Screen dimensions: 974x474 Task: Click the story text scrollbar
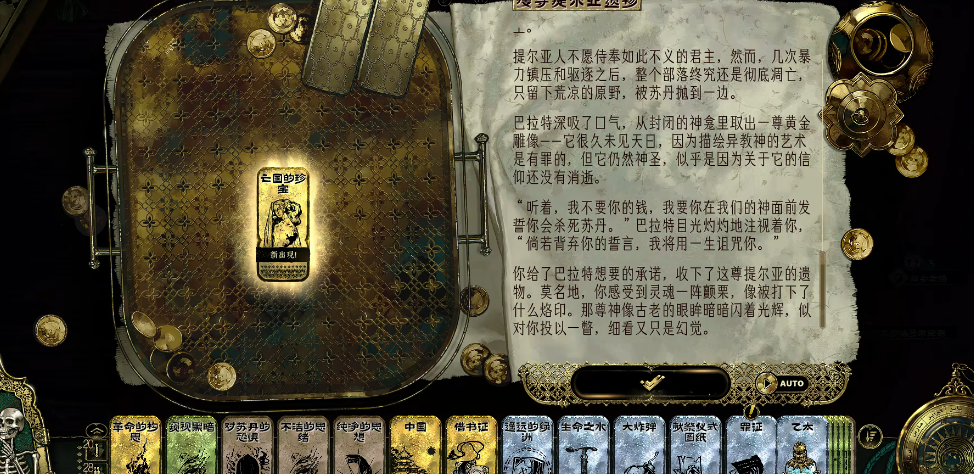coord(823,290)
